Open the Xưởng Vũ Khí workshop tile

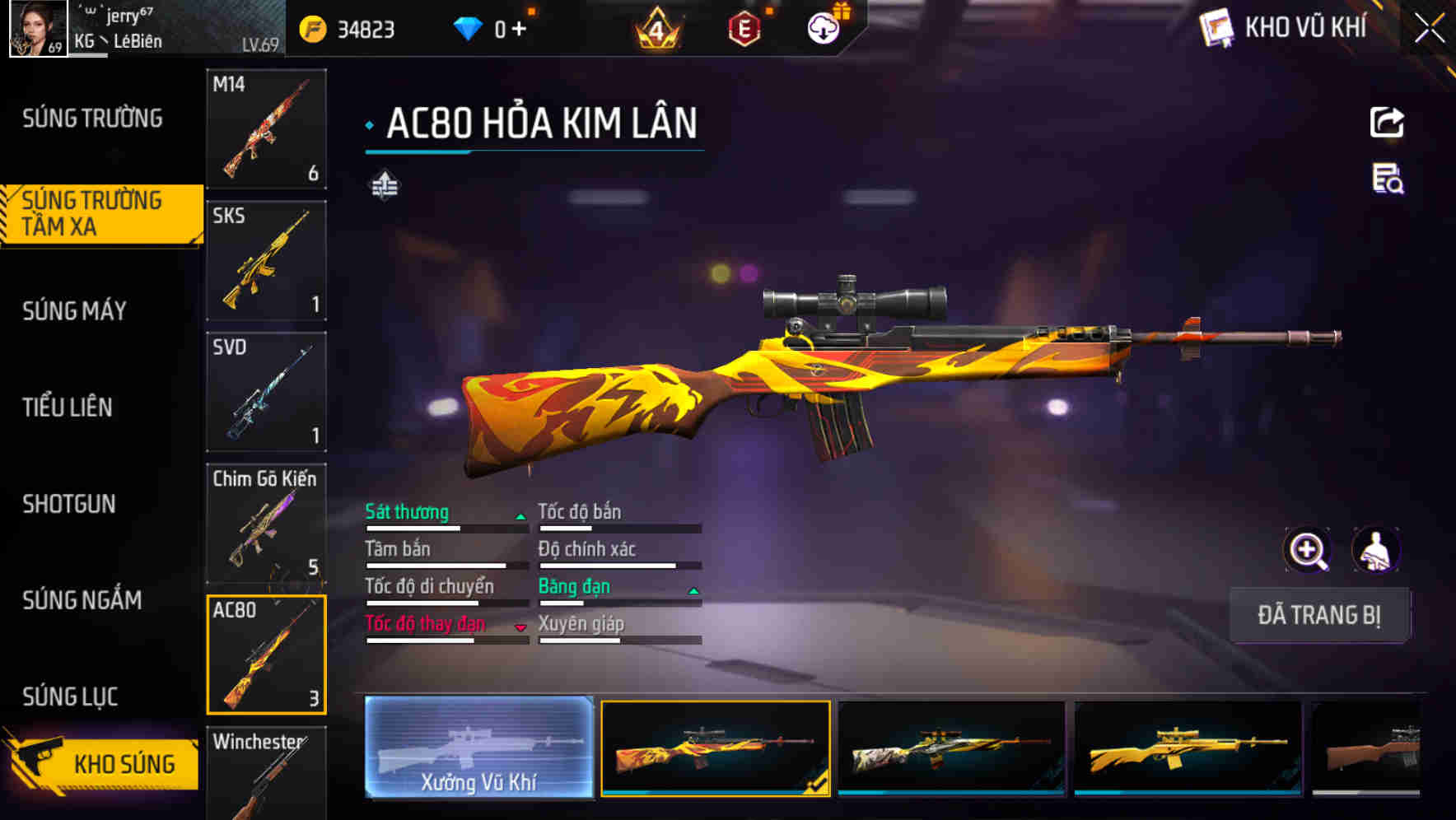[x=478, y=748]
